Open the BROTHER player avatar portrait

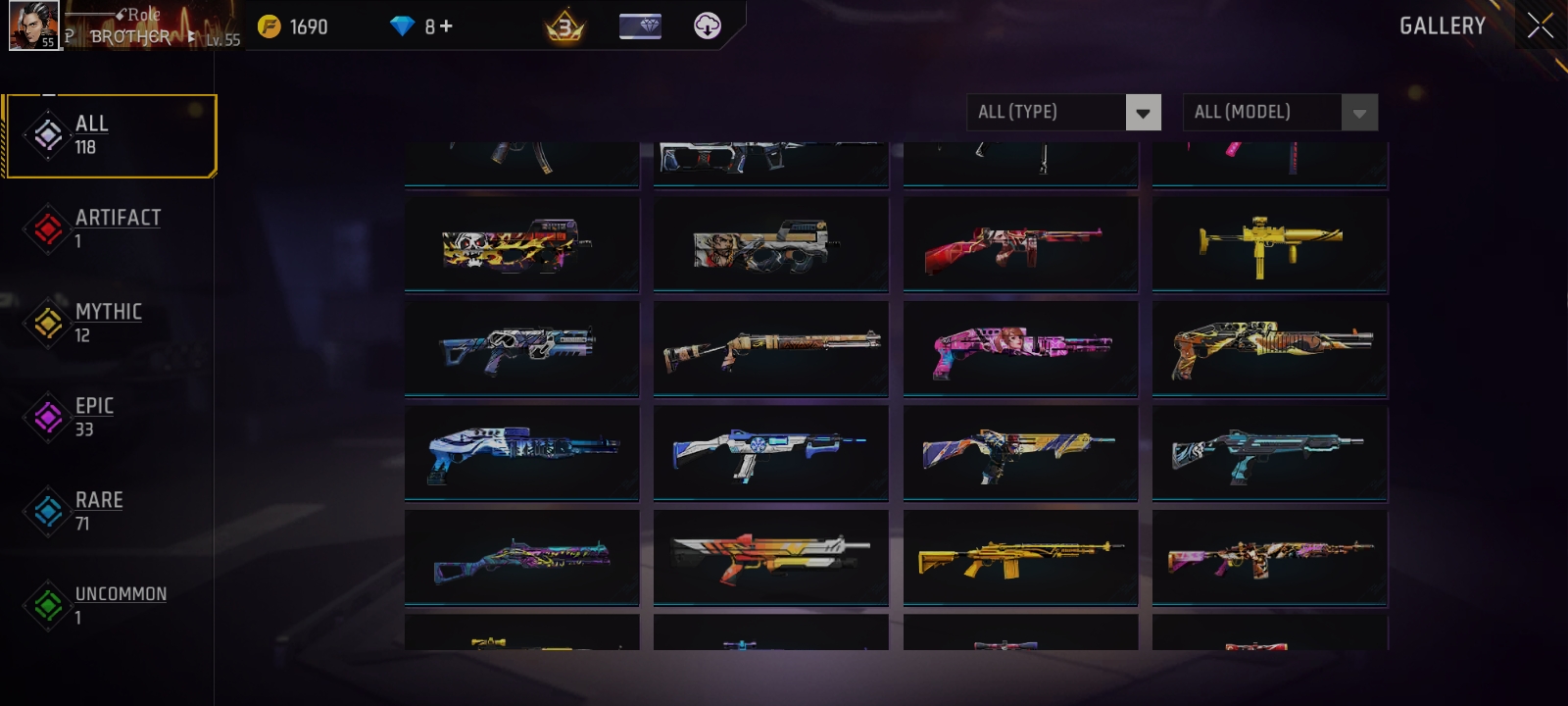coord(34,25)
